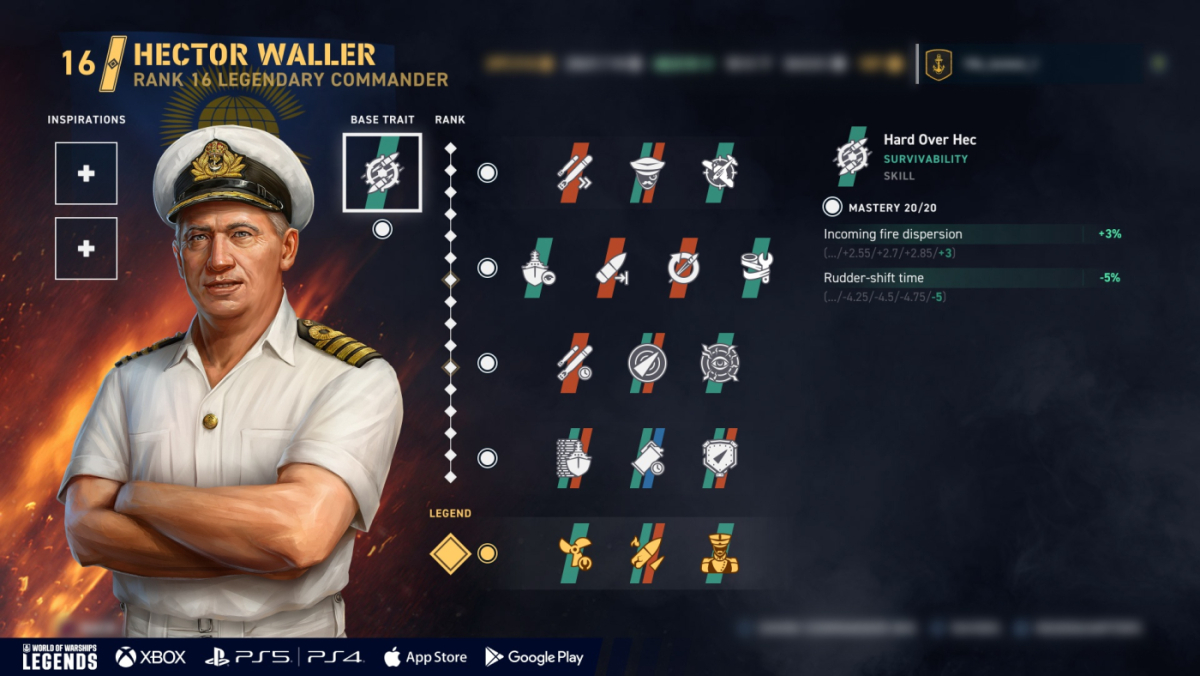Choose the shell with arrow skill
This screenshot has height=676, width=1200.
611,268
